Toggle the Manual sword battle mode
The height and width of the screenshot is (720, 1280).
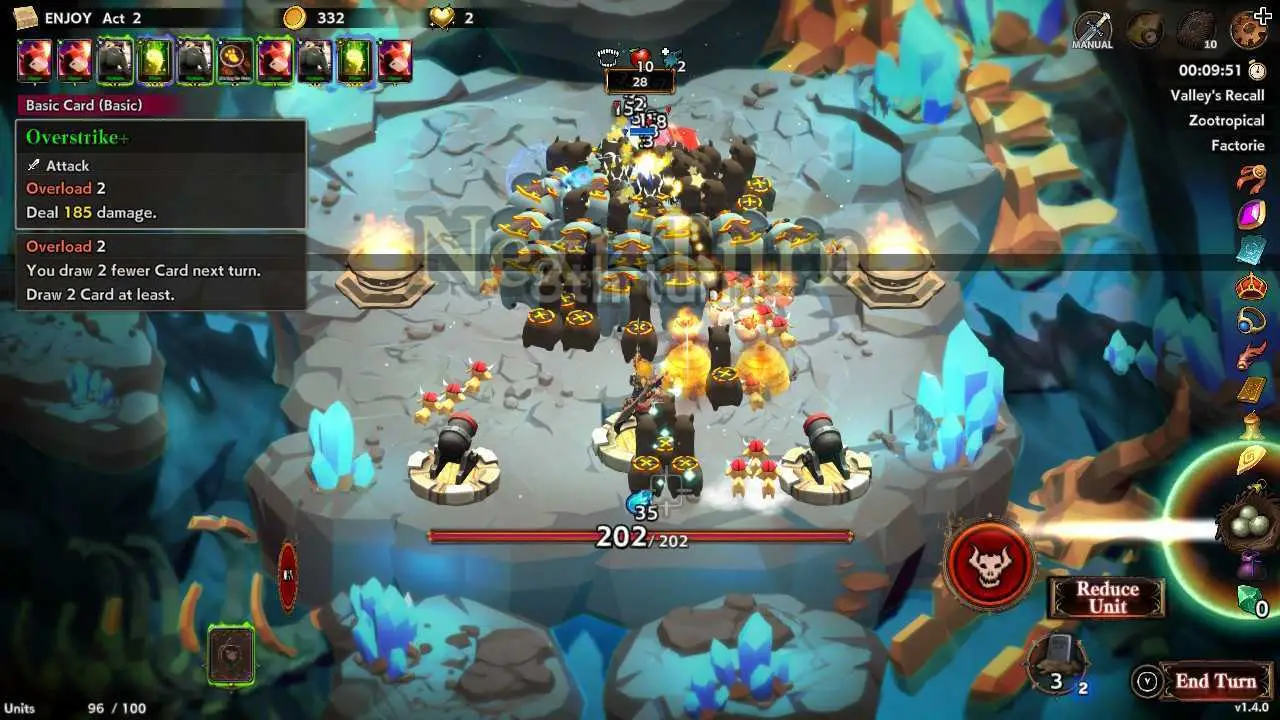[1092, 30]
